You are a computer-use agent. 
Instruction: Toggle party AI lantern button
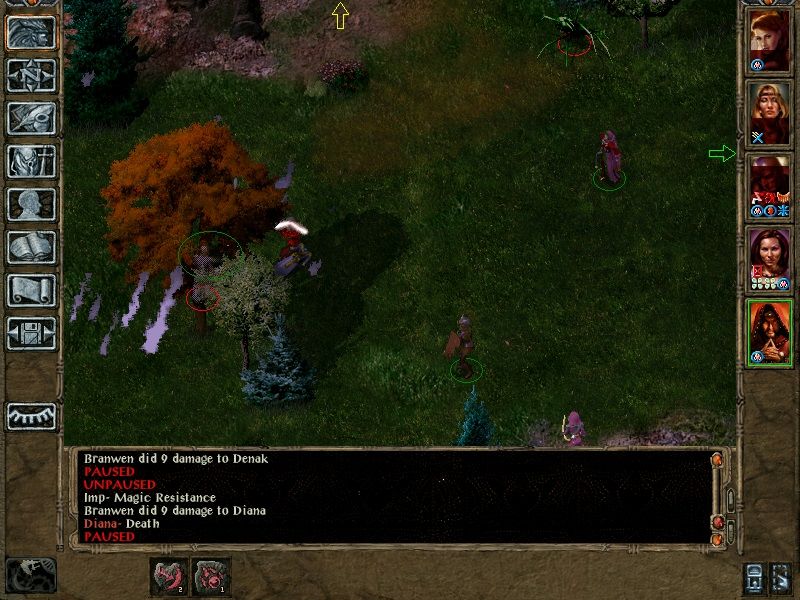(x=753, y=576)
